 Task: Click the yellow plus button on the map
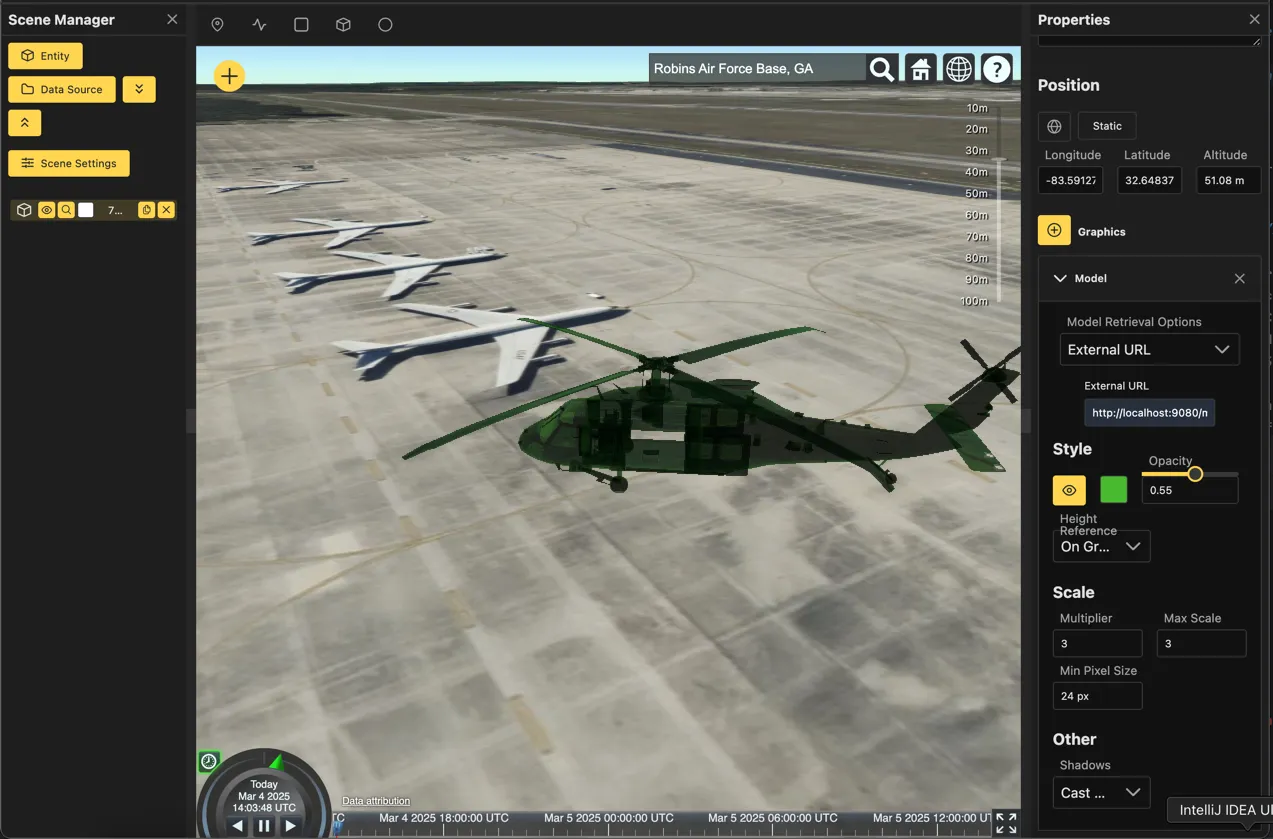[229, 75]
